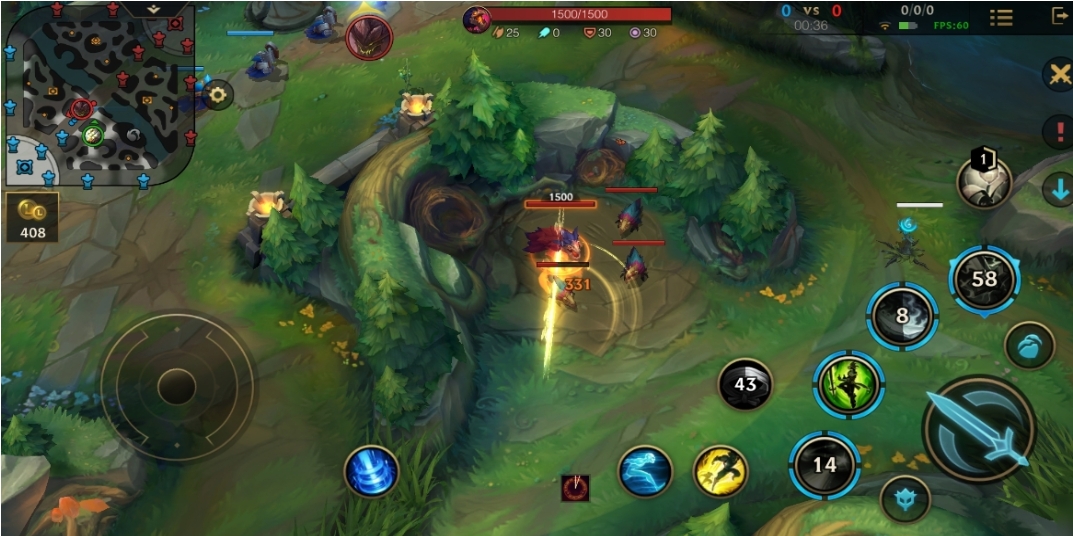Open the minimap

pyautogui.click(x=97, y=93)
